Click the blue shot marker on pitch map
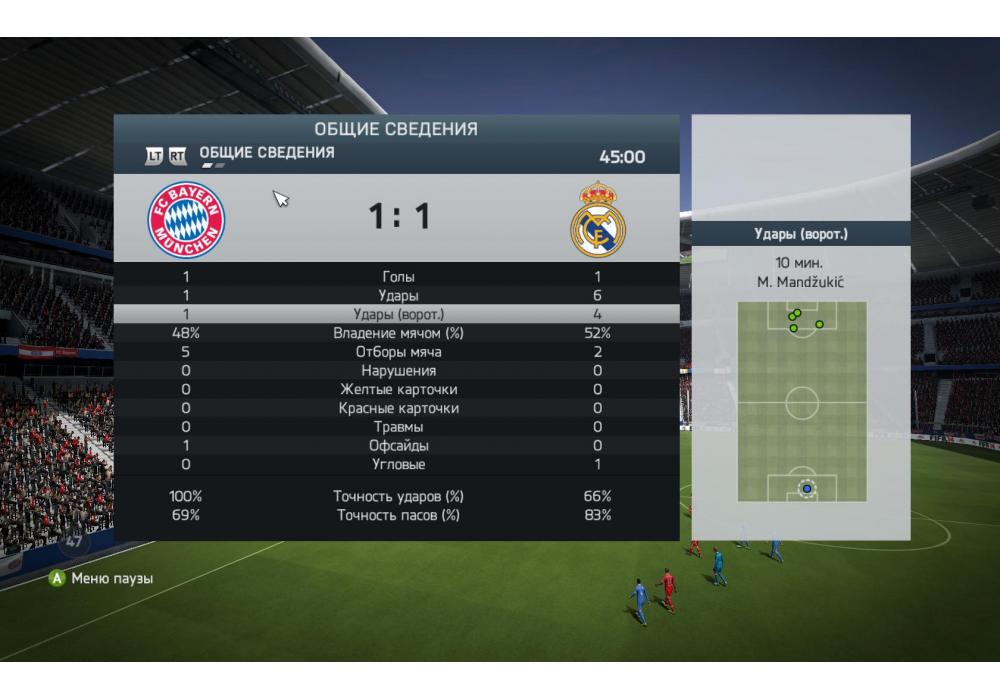The image size is (1000, 700). coord(806,489)
